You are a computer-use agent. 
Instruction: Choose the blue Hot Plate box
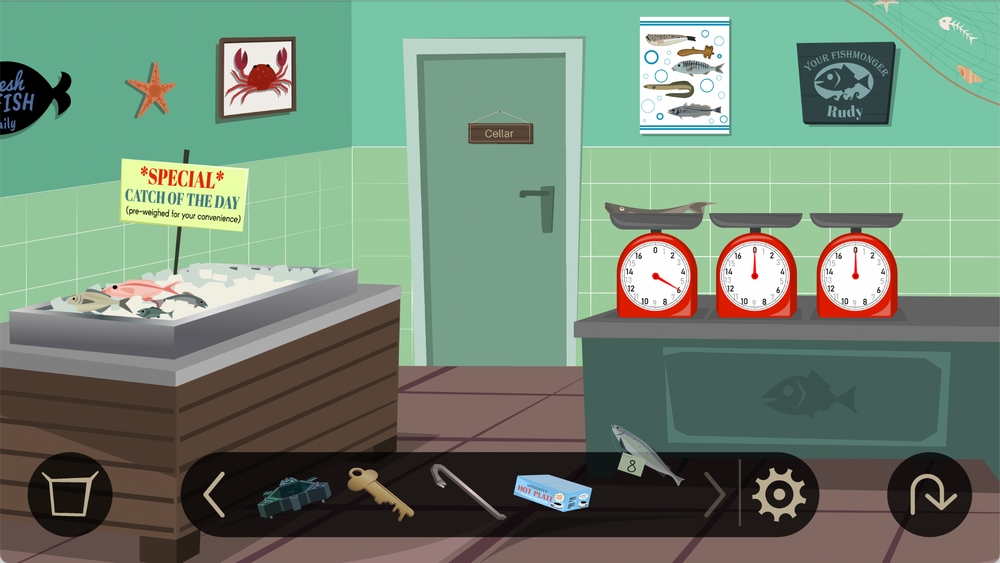[552, 490]
